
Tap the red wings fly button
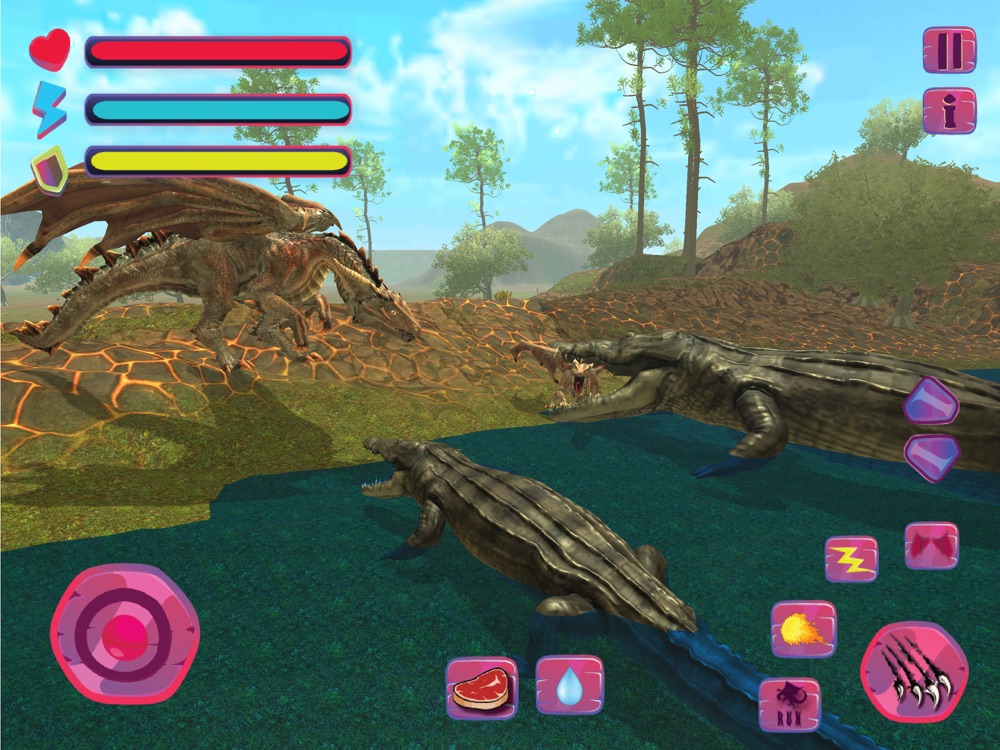click(x=931, y=546)
